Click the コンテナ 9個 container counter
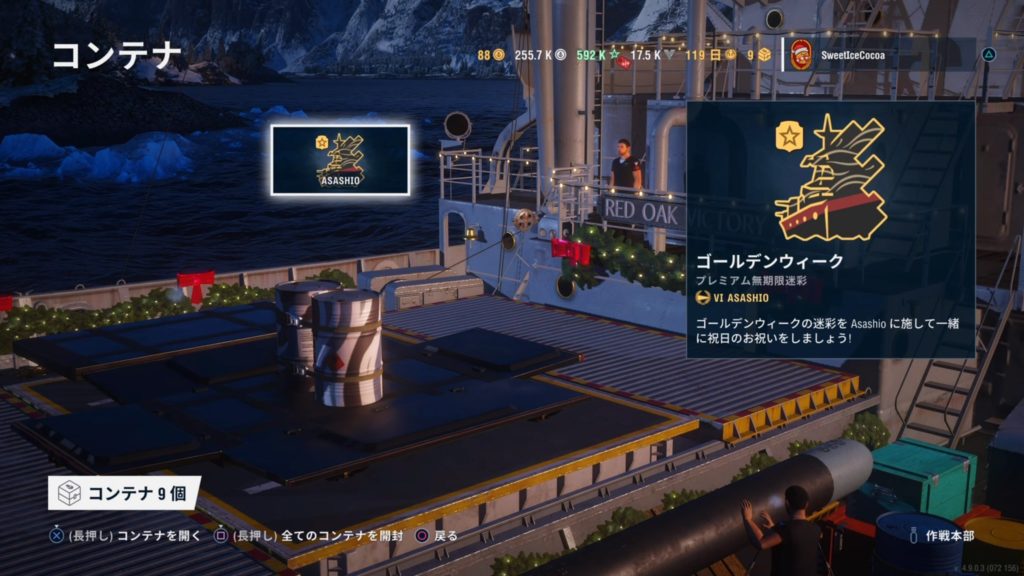The image size is (1024, 576). point(124,492)
